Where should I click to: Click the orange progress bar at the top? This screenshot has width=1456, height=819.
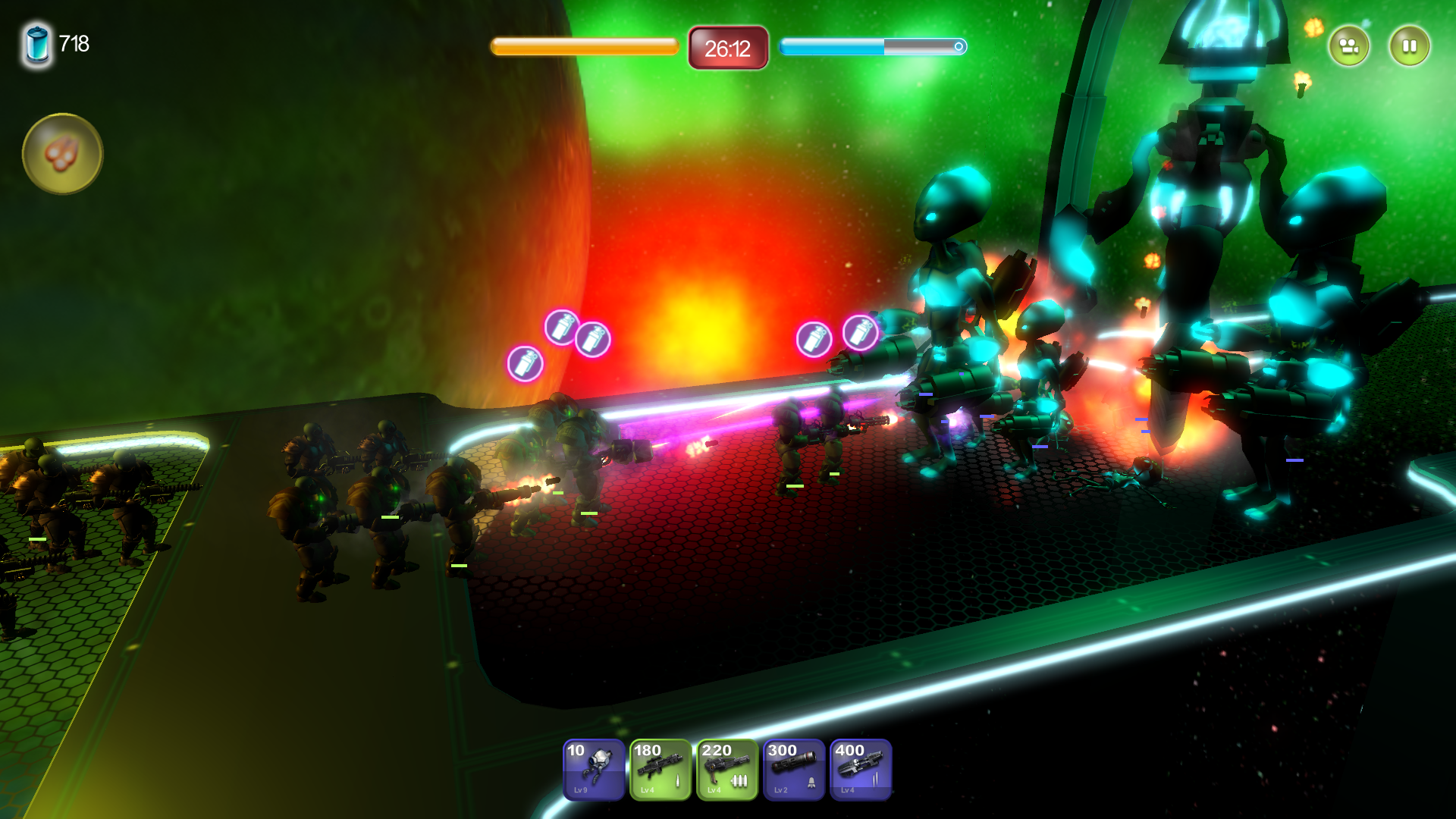click(x=584, y=46)
